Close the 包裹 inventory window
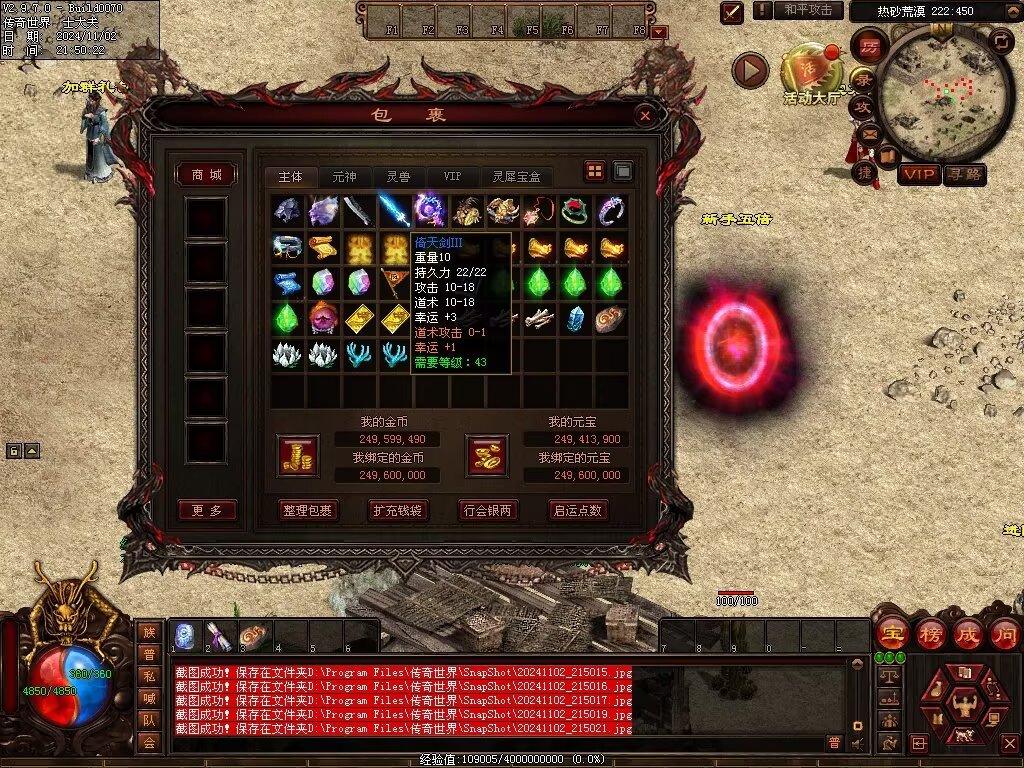This screenshot has height=768, width=1024. 645,116
